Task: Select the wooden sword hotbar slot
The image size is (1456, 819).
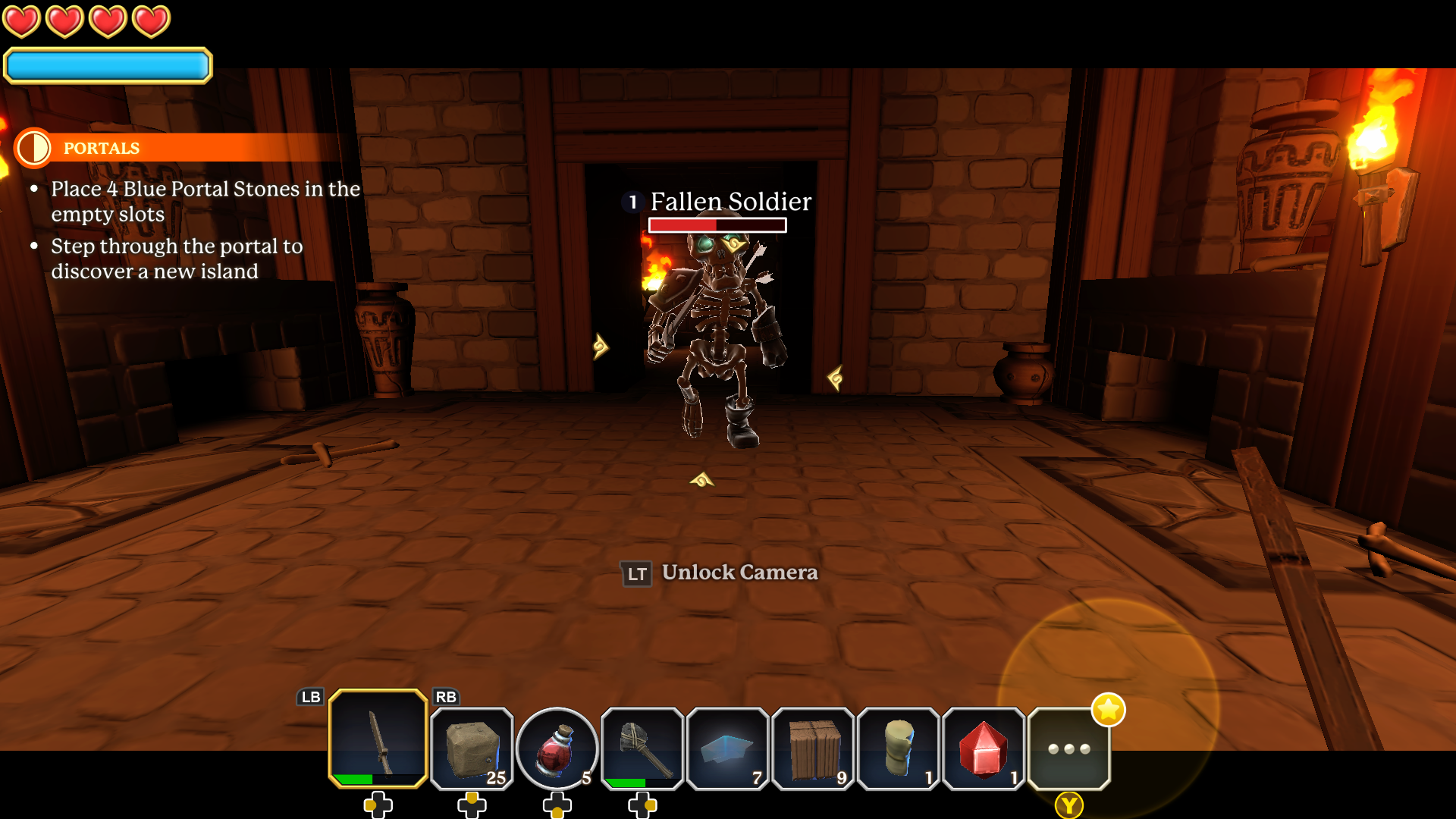Action: [378, 739]
